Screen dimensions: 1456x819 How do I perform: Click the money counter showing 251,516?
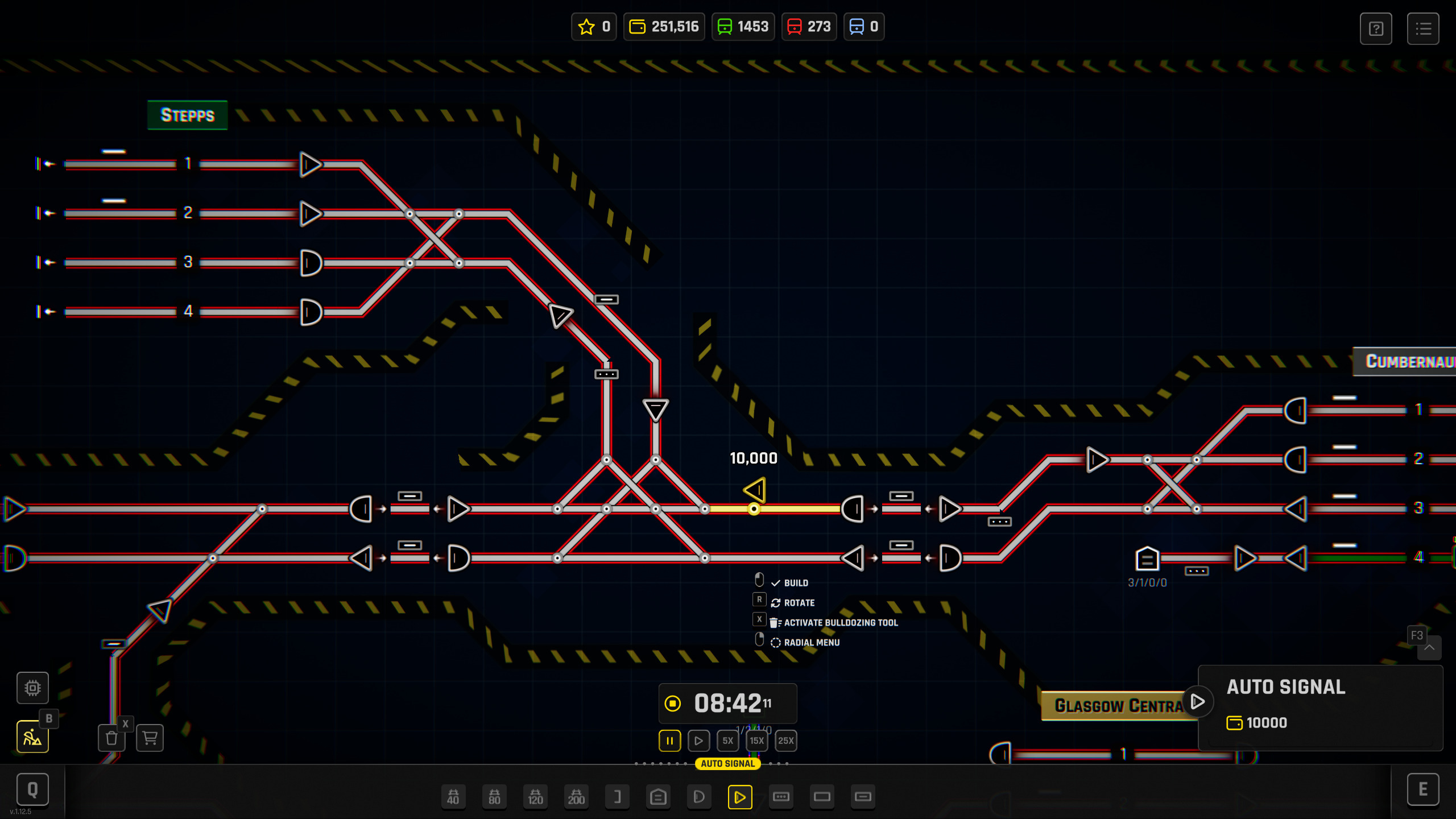click(664, 26)
